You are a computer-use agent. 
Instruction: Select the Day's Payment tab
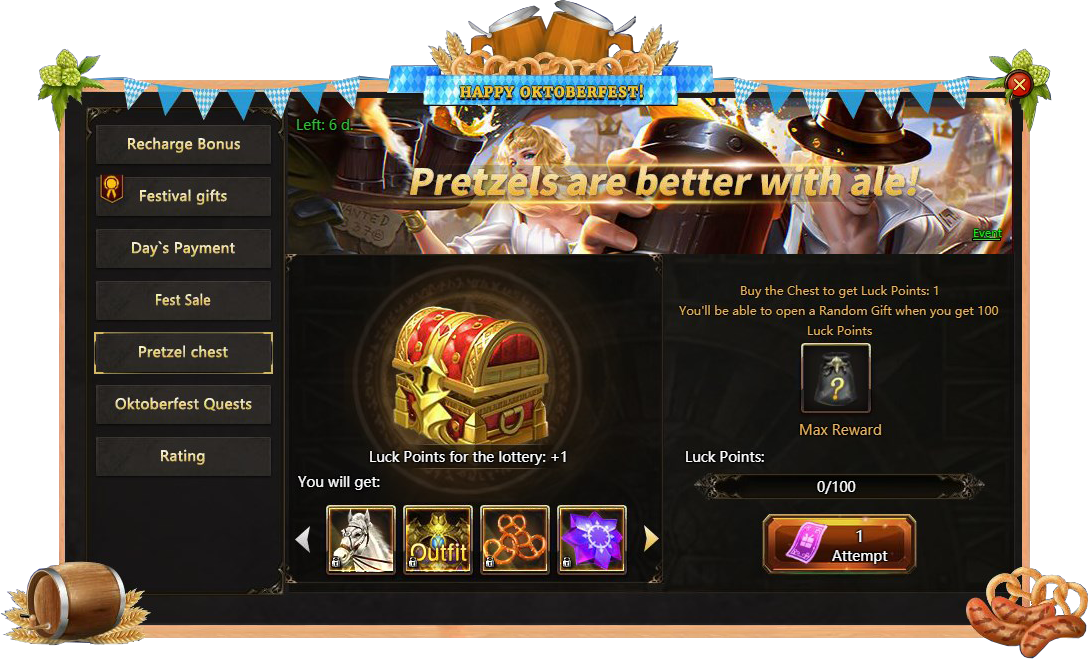pos(183,248)
